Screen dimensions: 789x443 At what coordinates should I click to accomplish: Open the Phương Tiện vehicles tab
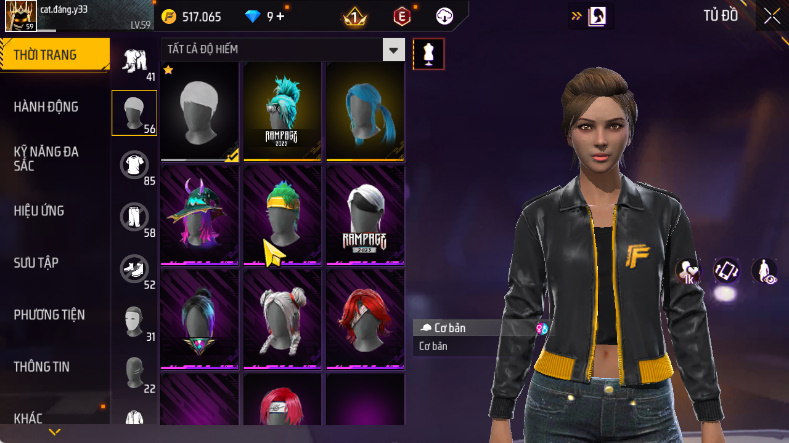click(x=49, y=314)
